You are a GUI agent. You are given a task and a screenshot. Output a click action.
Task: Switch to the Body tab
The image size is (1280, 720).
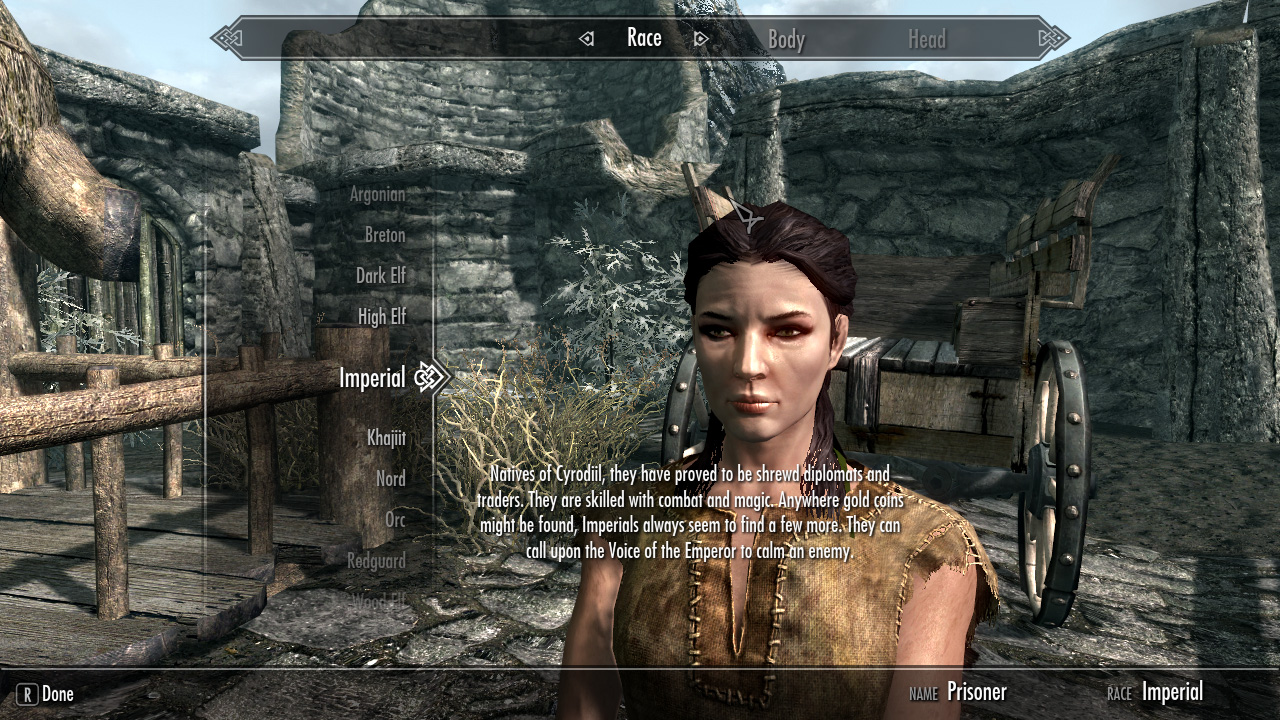point(786,40)
